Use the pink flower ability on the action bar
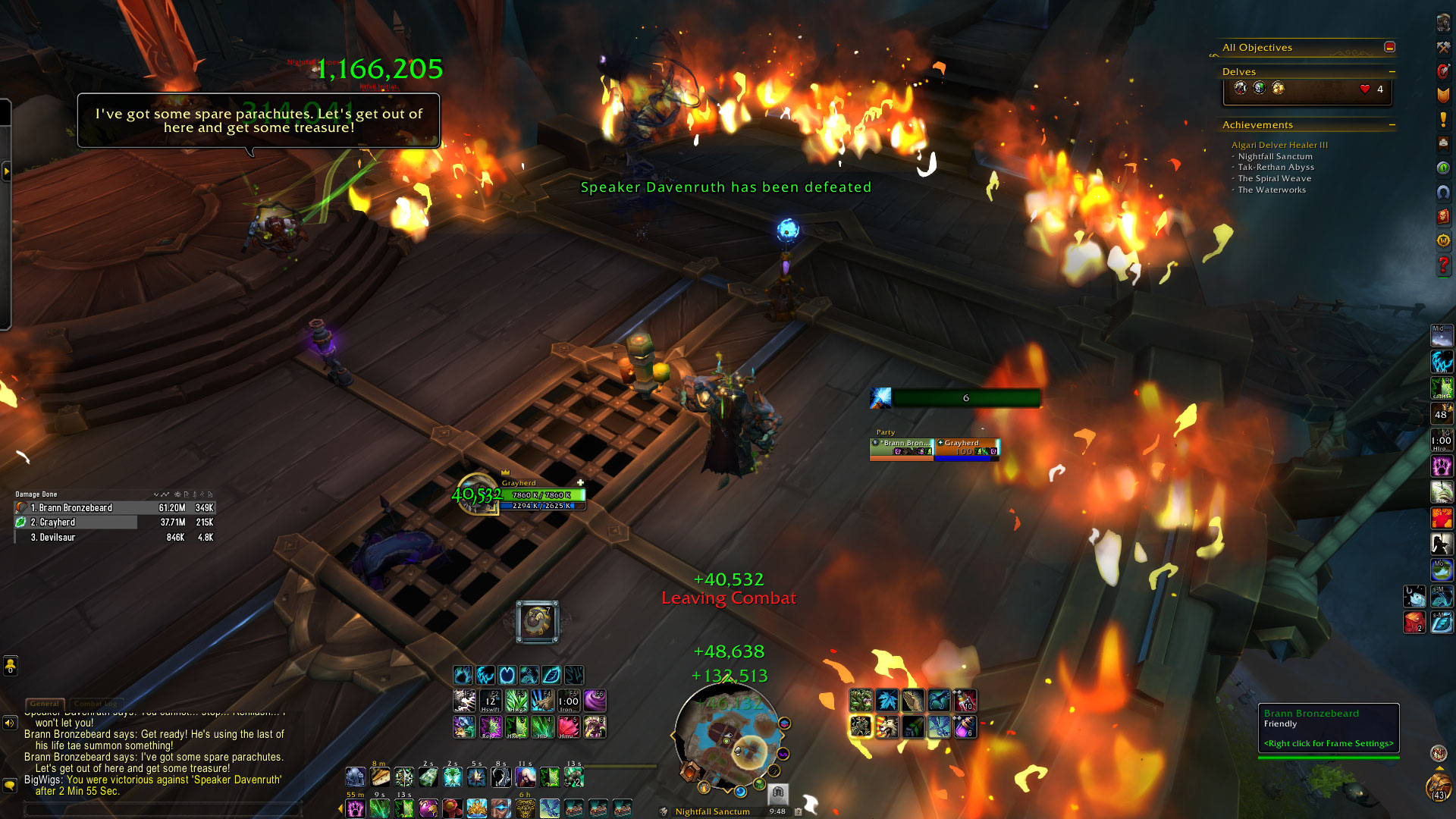The width and height of the screenshot is (1456, 819). (x=568, y=726)
